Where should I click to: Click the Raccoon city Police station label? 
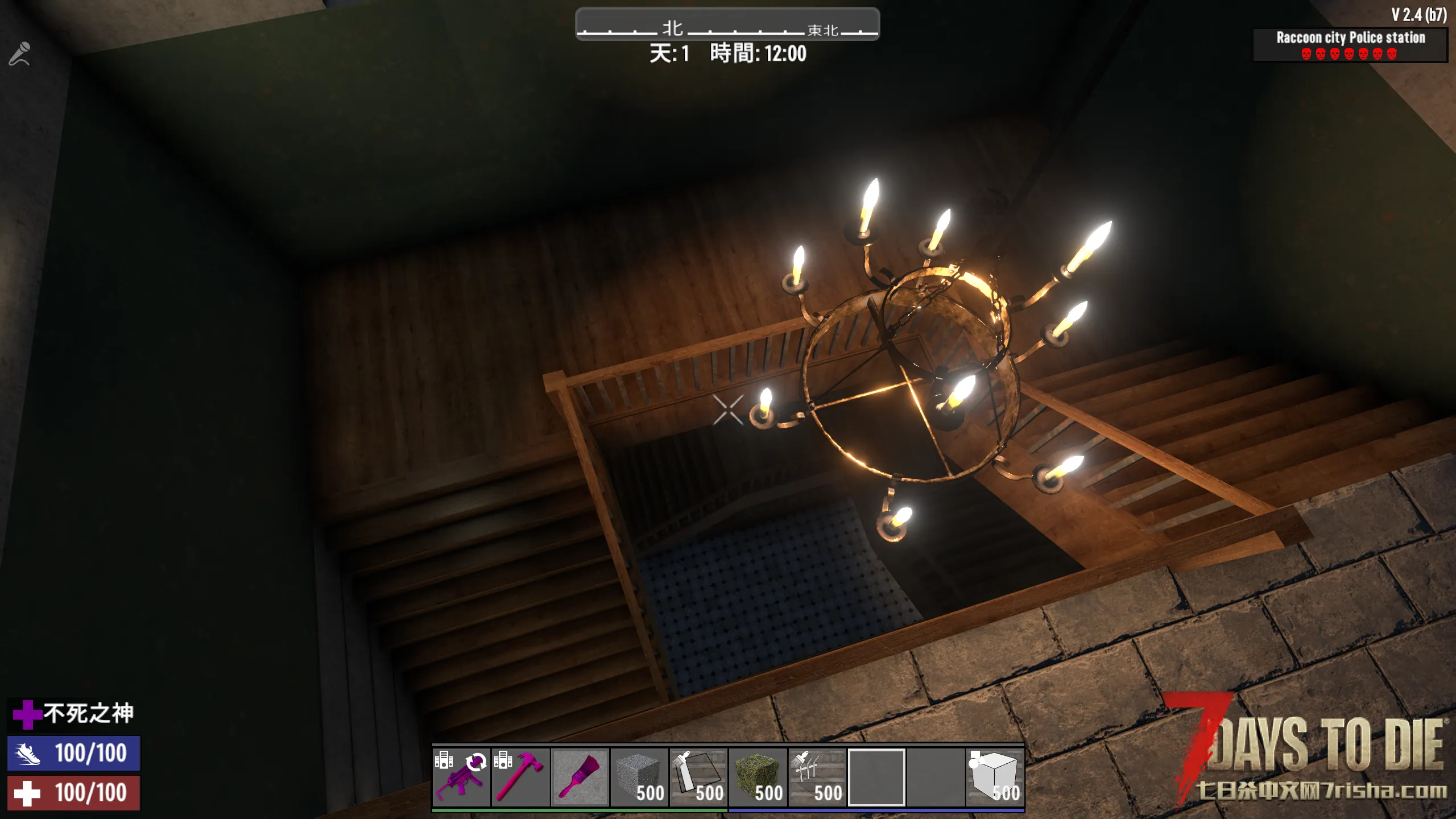pos(1350,38)
